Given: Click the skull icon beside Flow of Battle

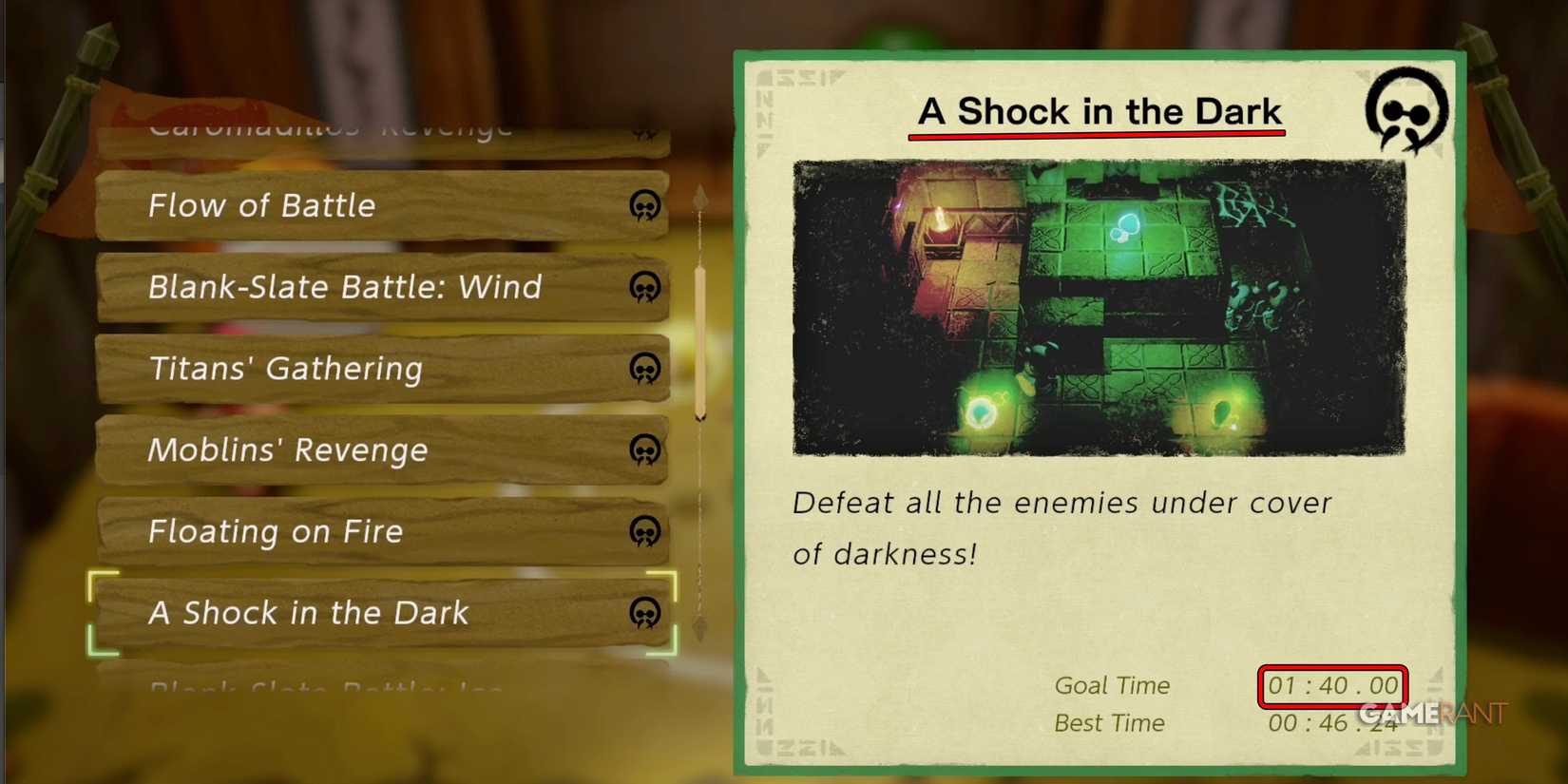Looking at the screenshot, I should click(646, 207).
